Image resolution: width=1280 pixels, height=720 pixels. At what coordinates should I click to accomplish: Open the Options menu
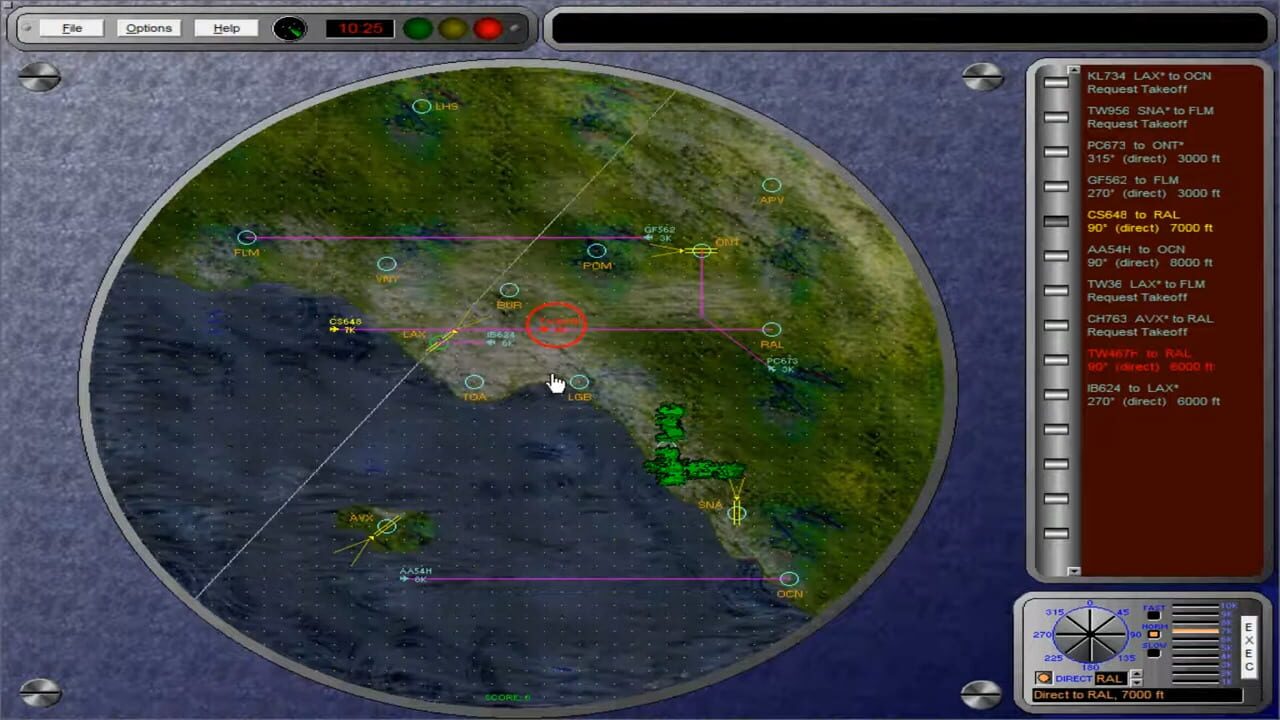click(148, 28)
